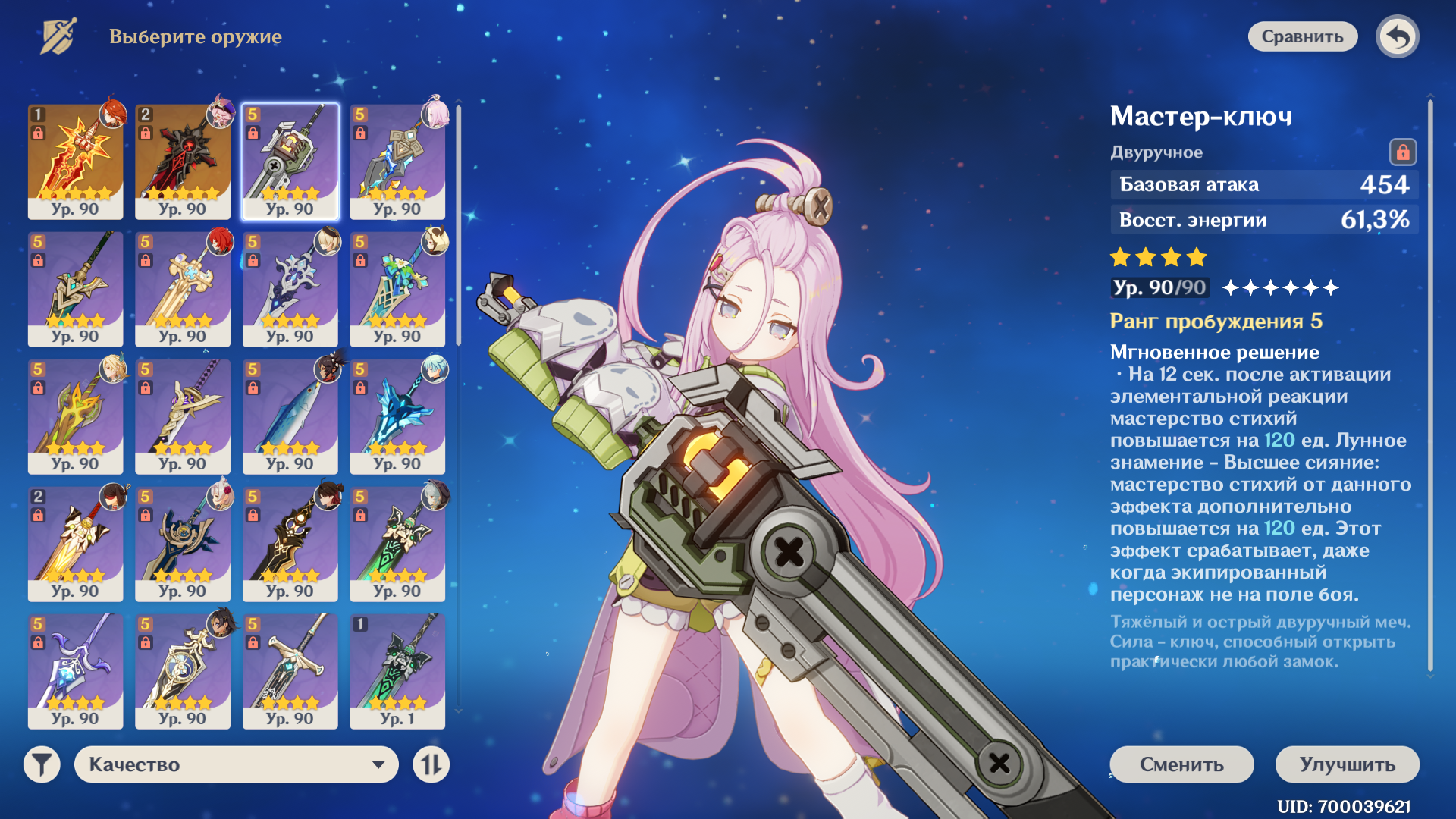Toggle the sort order arrows button
The height and width of the screenshot is (819, 1456).
tap(431, 764)
